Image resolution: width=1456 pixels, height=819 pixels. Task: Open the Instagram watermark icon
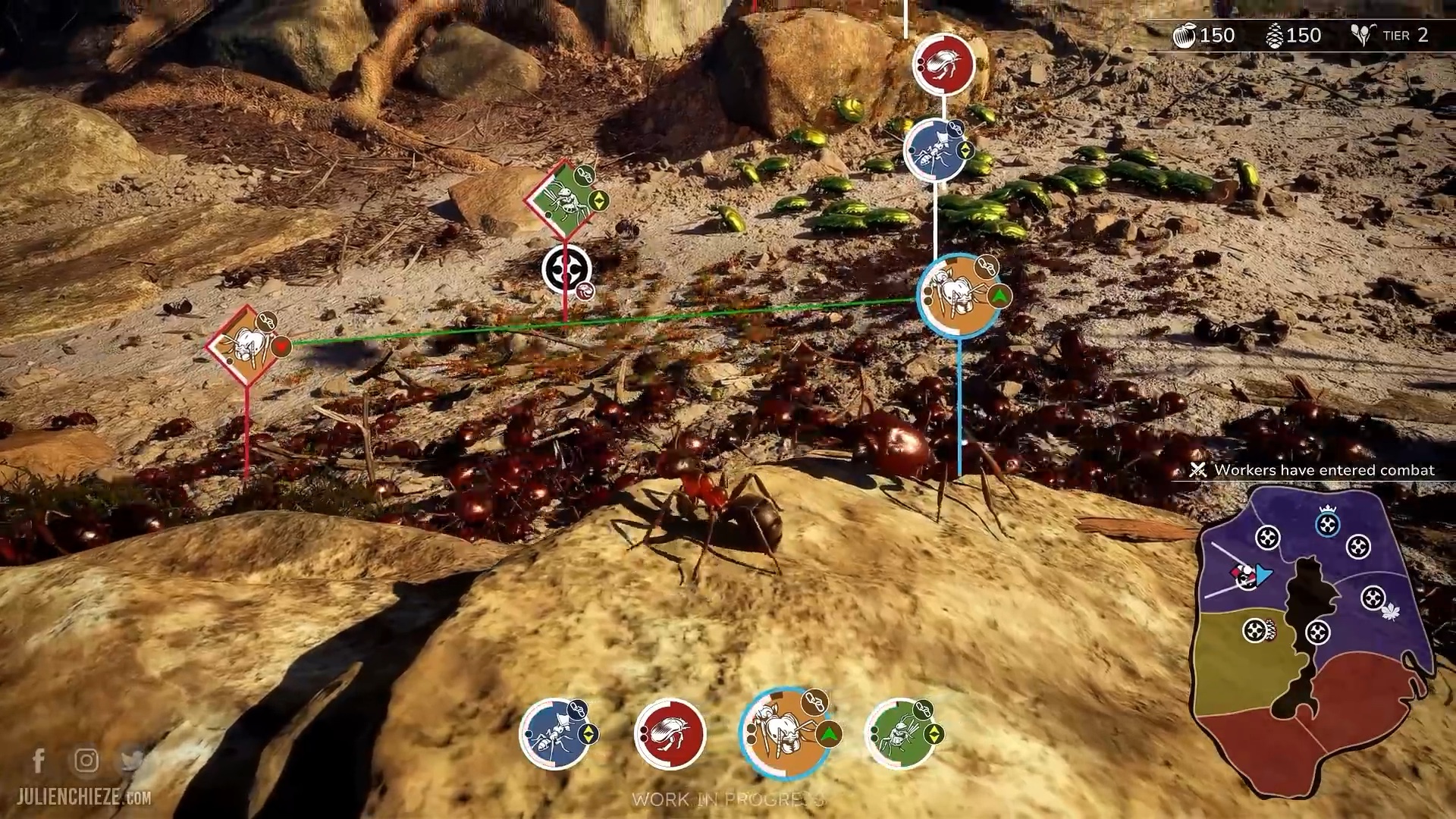[86, 760]
